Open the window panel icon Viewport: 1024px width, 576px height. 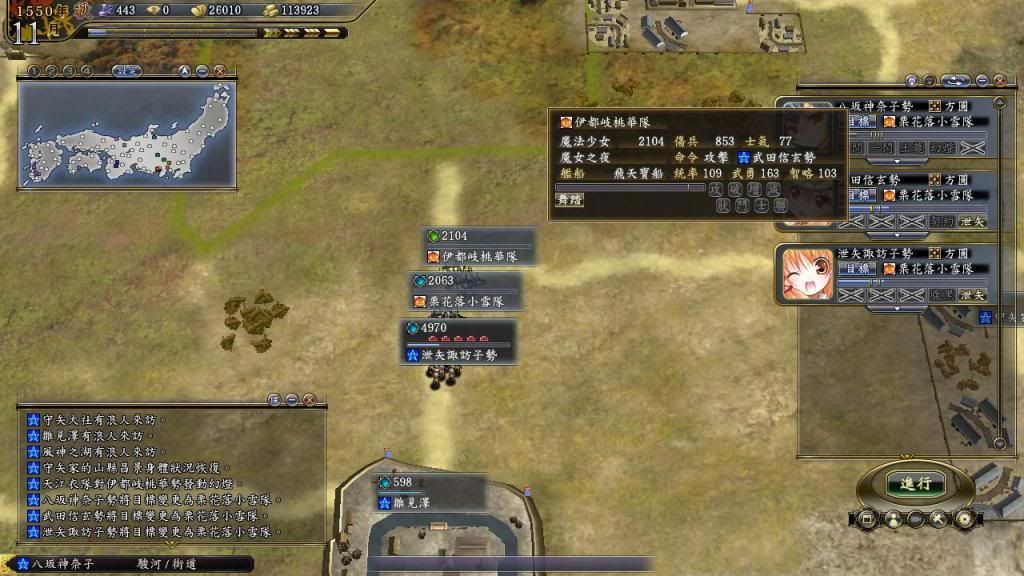click(866, 519)
